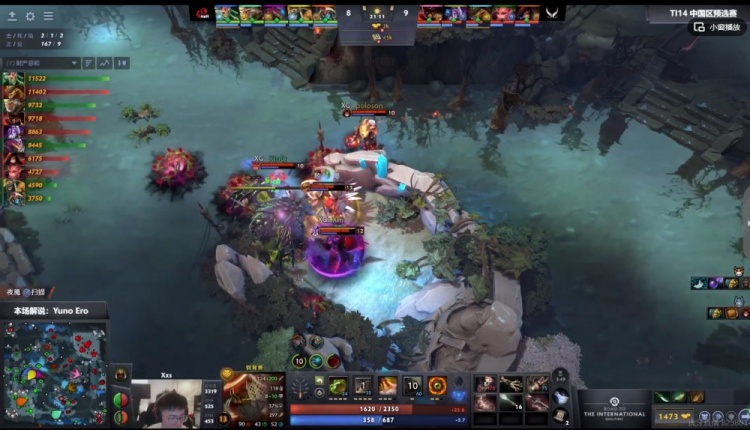Select the last dire hero in top bar
750x430 pixels.
(528, 13)
